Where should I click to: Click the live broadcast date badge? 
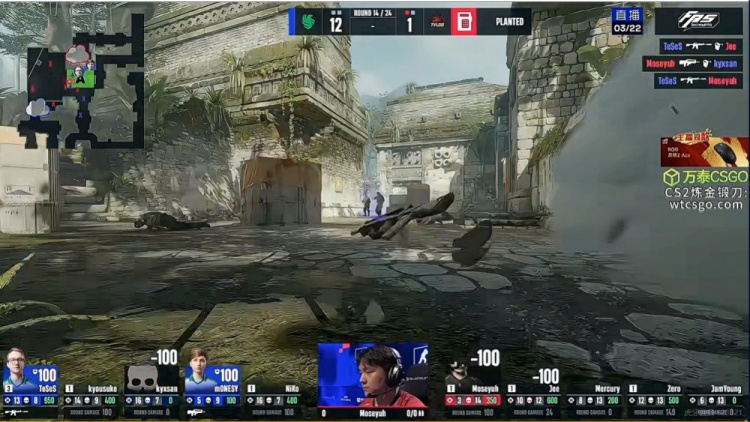627,21
